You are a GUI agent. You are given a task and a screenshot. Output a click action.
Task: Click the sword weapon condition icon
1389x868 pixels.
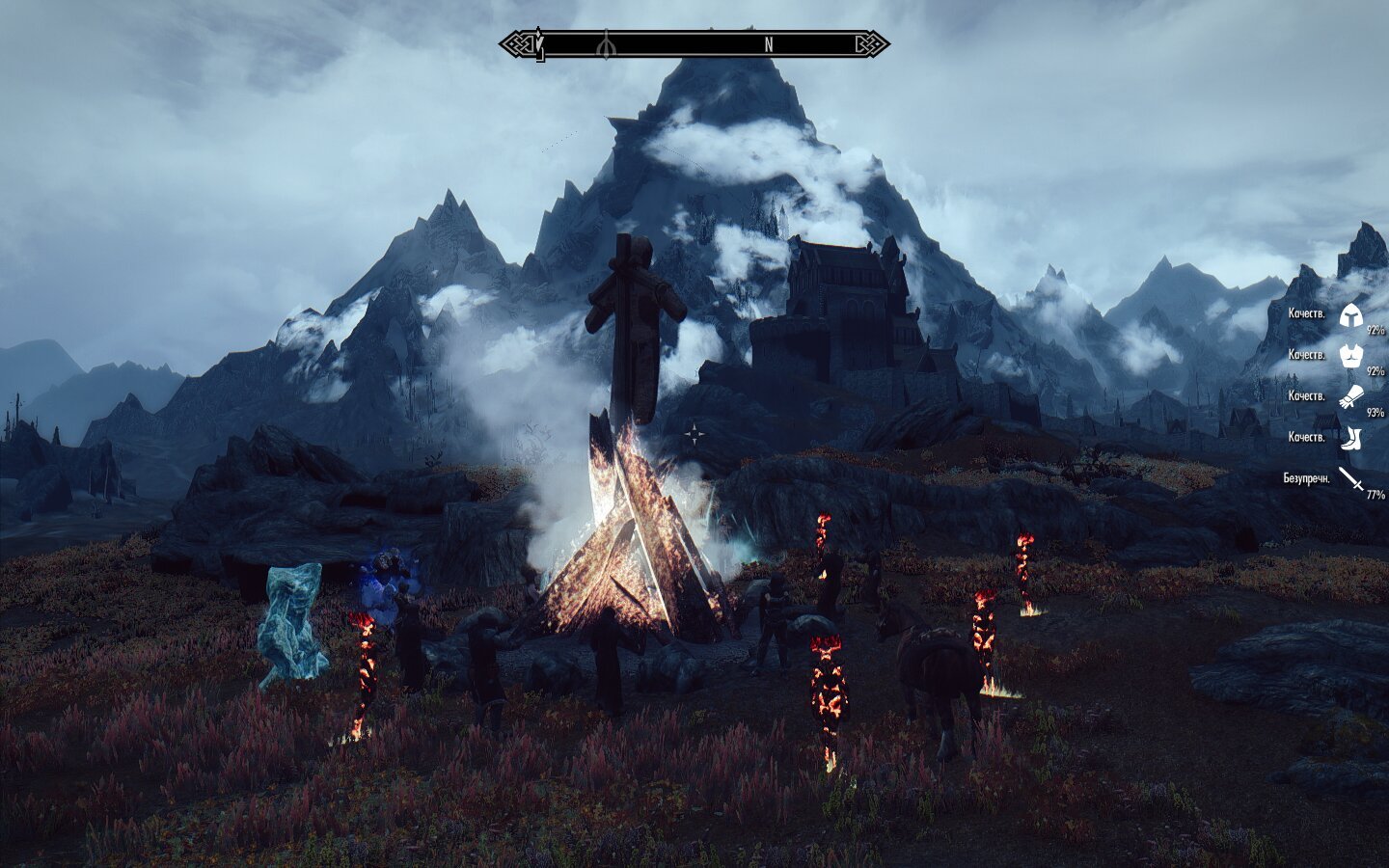coord(1350,478)
